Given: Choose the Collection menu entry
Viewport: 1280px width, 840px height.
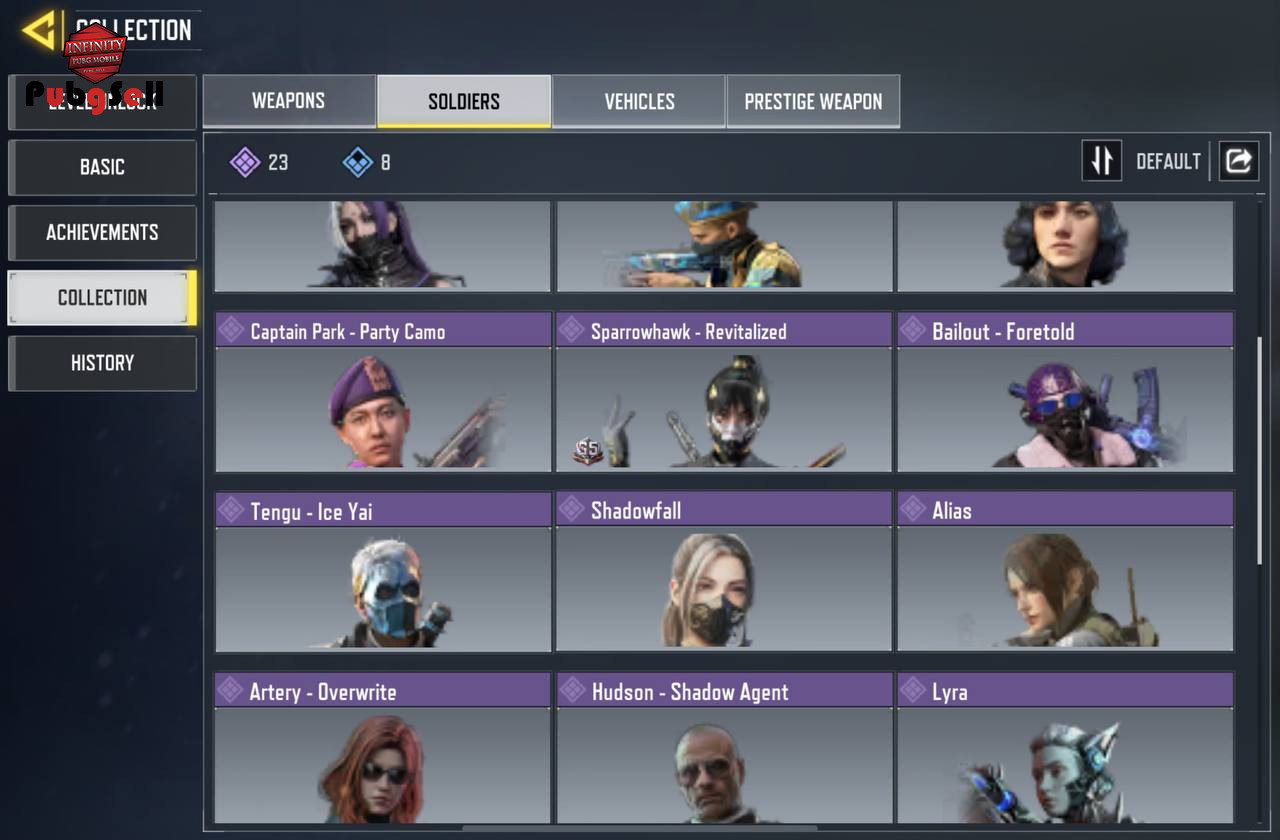Looking at the screenshot, I should pos(102,297).
